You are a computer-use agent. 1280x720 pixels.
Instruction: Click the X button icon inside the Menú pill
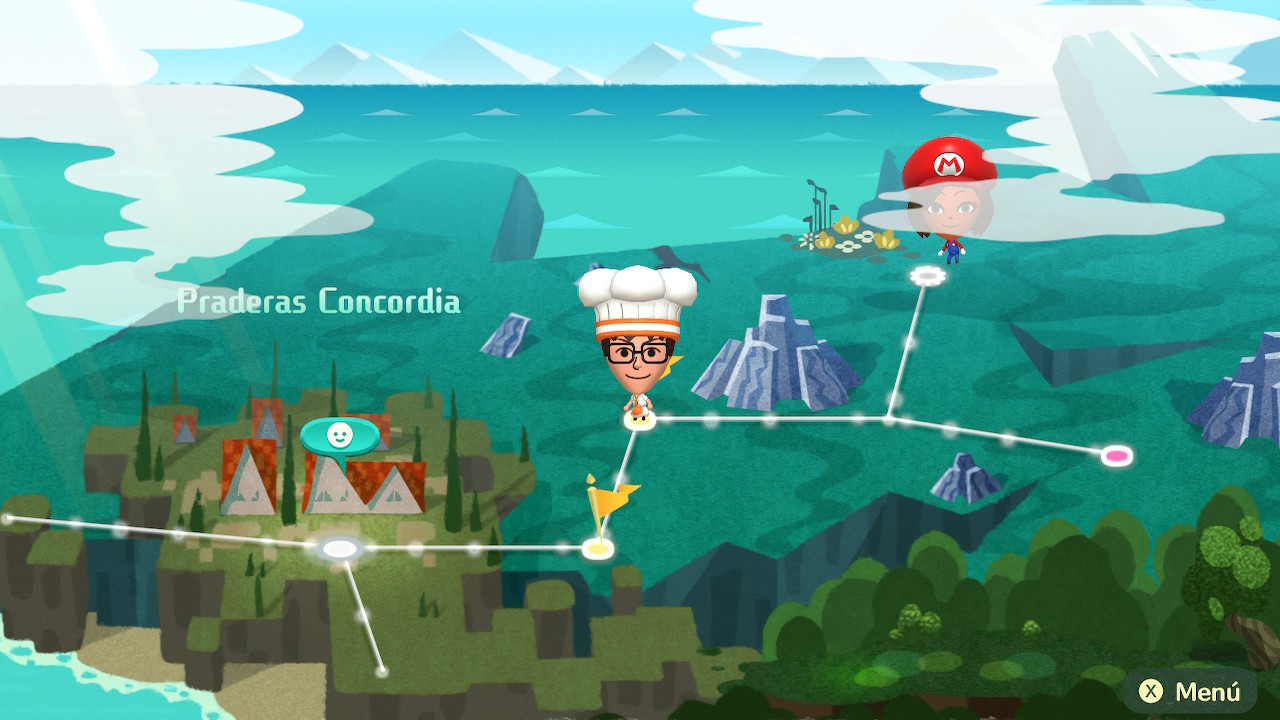[x=1152, y=690]
